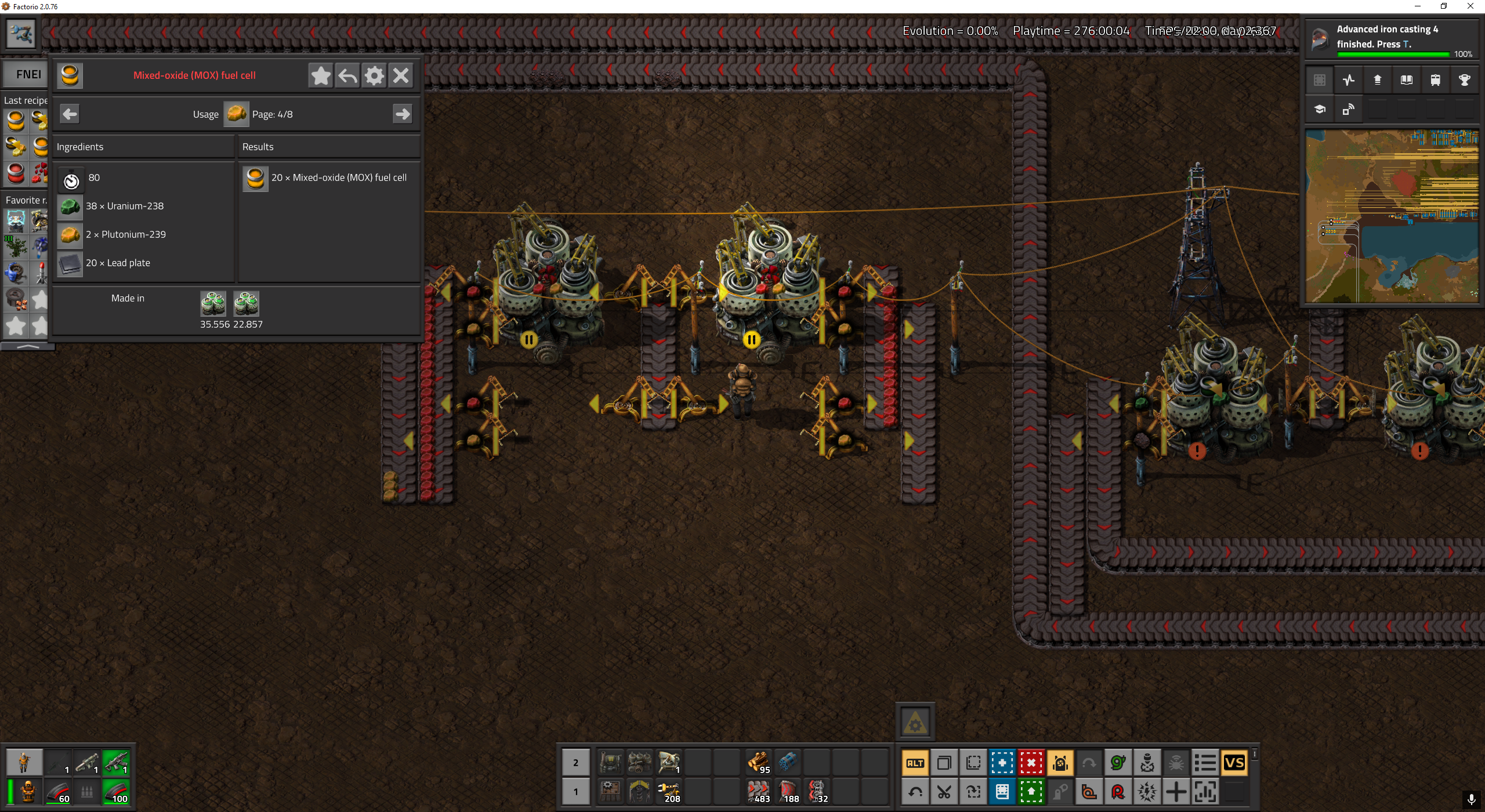Go to the next usage page
Viewport: 1485px width, 812px height.
[x=403, y=114]
